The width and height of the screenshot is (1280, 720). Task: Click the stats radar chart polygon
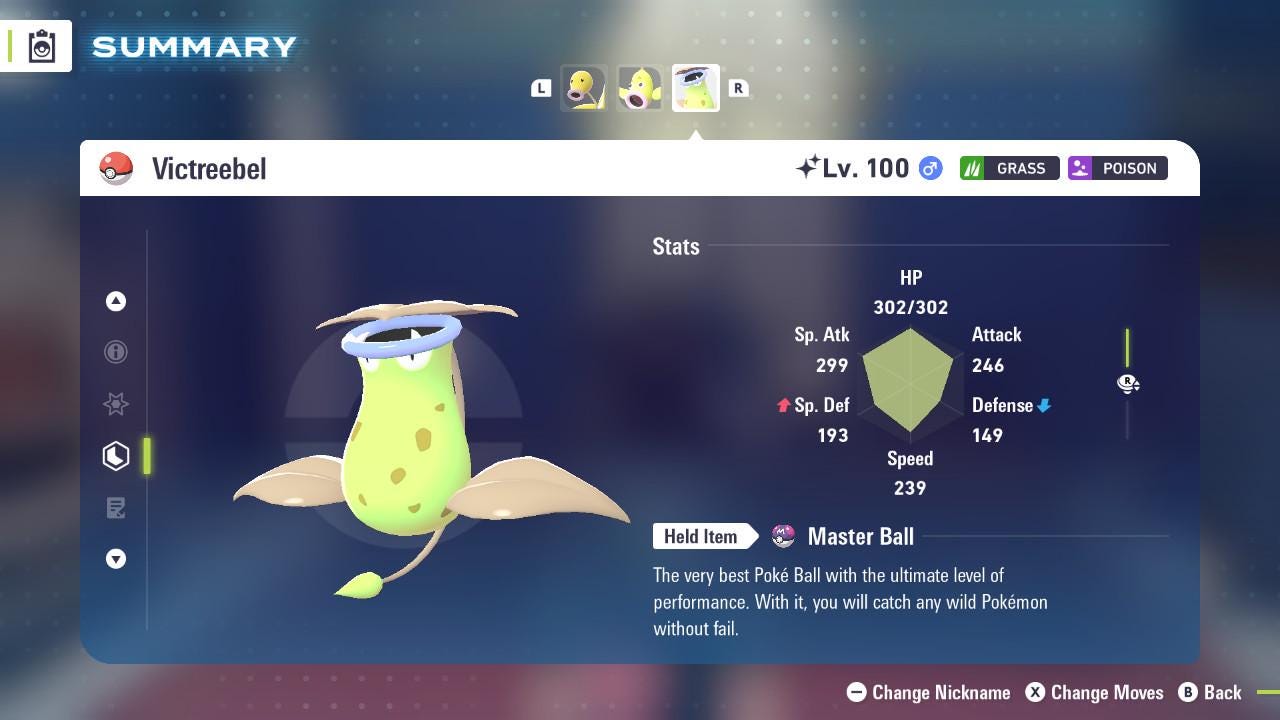(x=910, y=383)
